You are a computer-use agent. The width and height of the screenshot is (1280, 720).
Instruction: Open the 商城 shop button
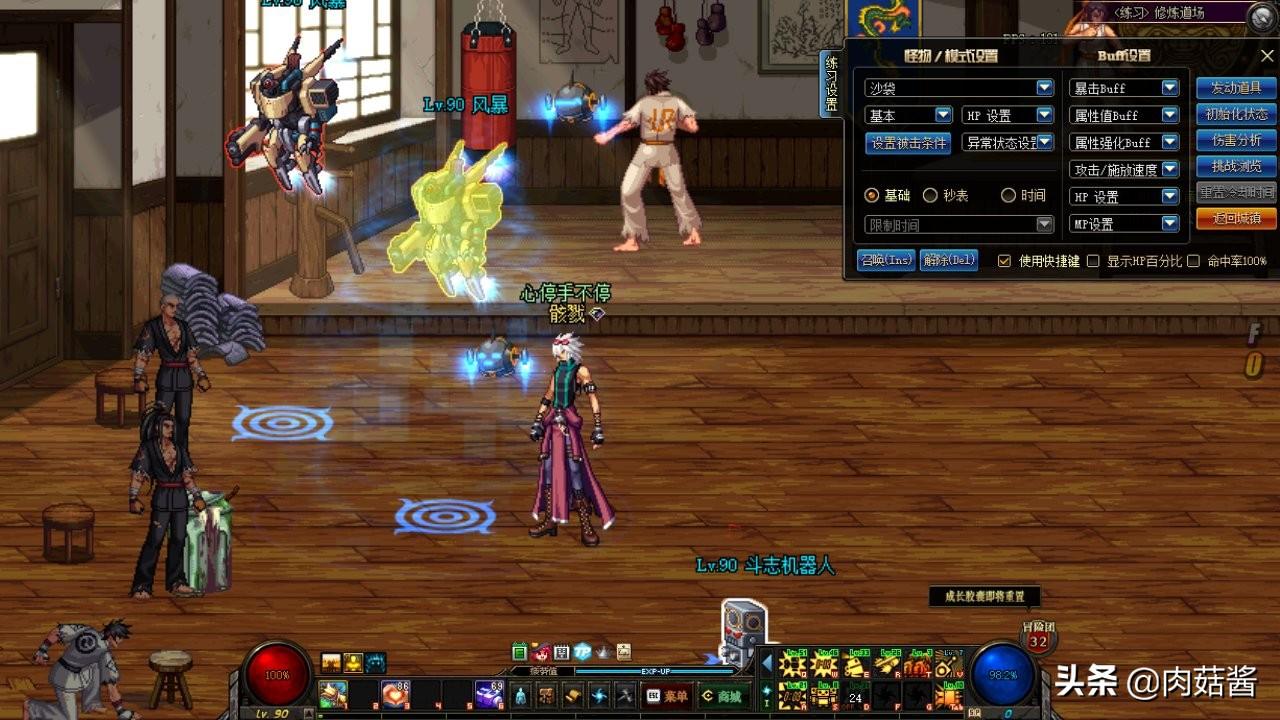point(722,696)
